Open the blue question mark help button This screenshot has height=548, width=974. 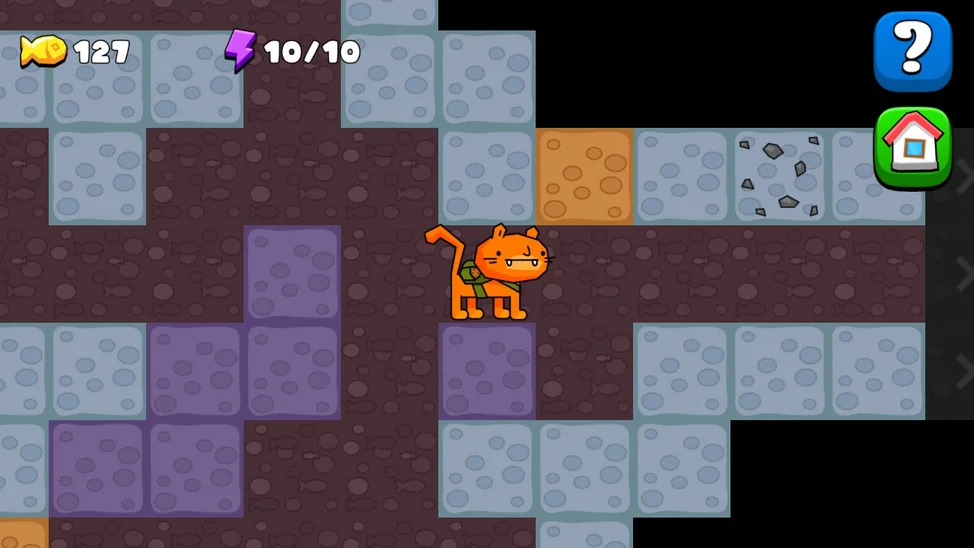click(x=912, y=51)
